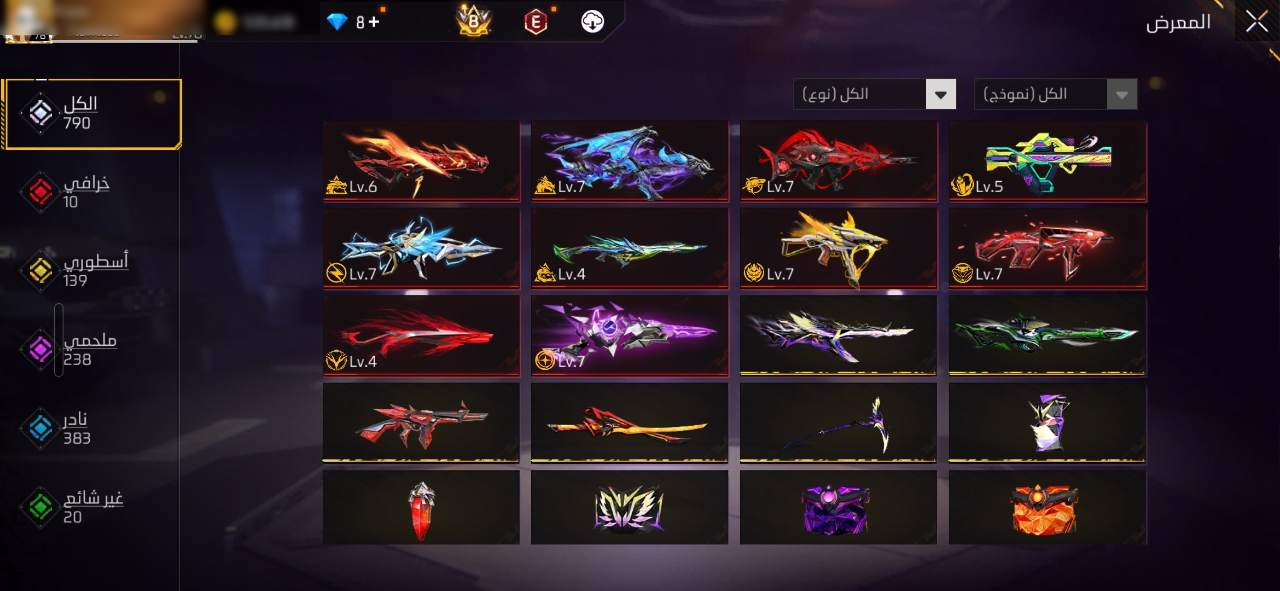This screenshot has width=1280, height=591.
Task: Pick the blue-purple dragon Lv.7 weapon skin
Action: point(630,161)
